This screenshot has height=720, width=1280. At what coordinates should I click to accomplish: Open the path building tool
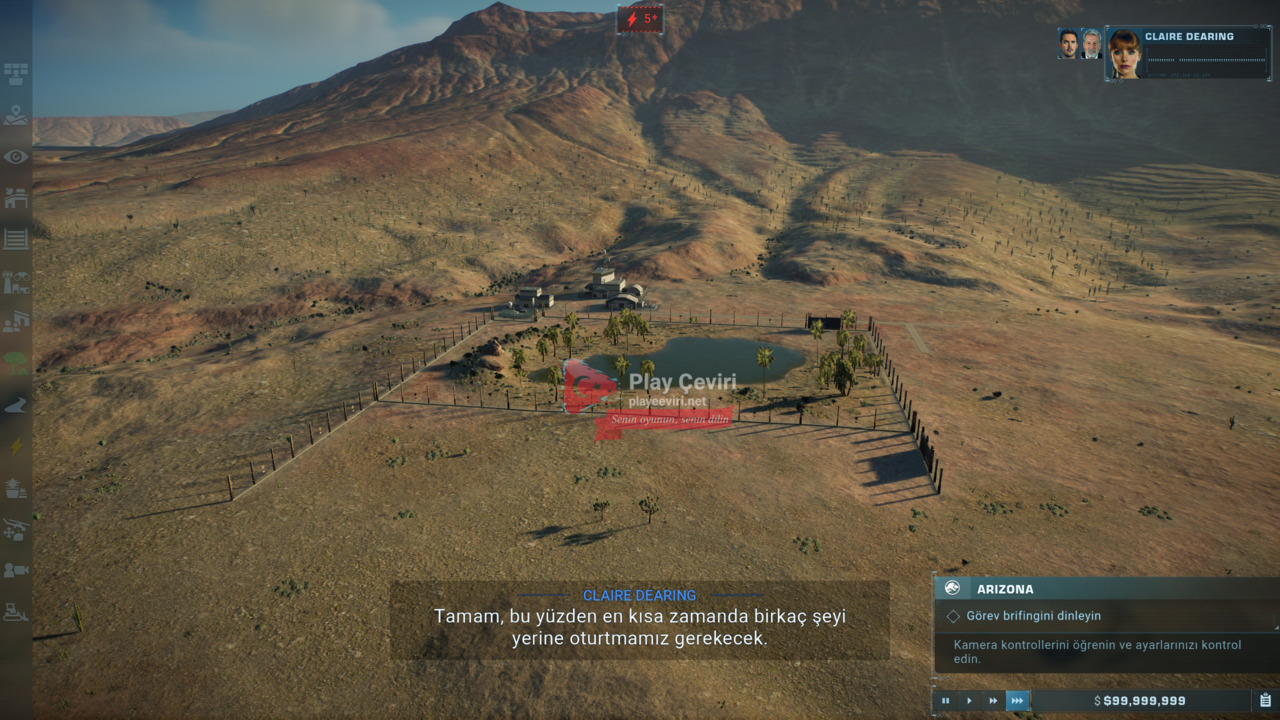tap(16, 405)
